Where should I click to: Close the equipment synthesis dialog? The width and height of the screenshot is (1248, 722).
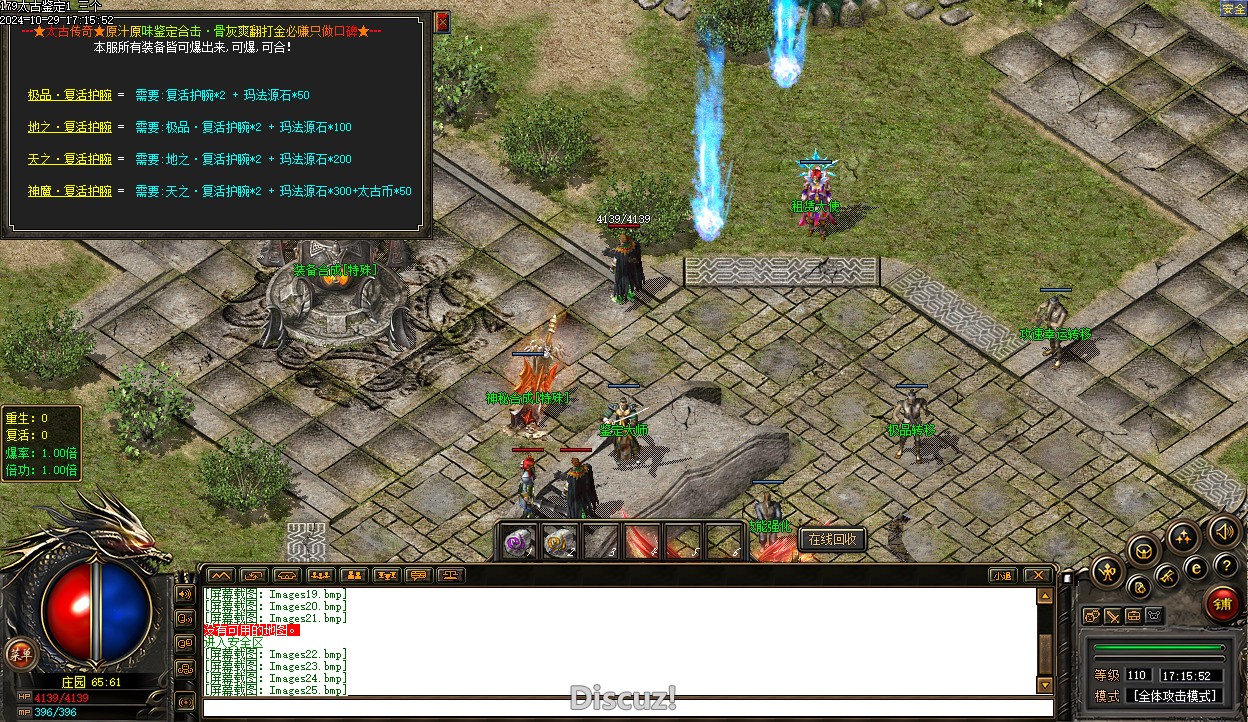click(x=442, y=22)
